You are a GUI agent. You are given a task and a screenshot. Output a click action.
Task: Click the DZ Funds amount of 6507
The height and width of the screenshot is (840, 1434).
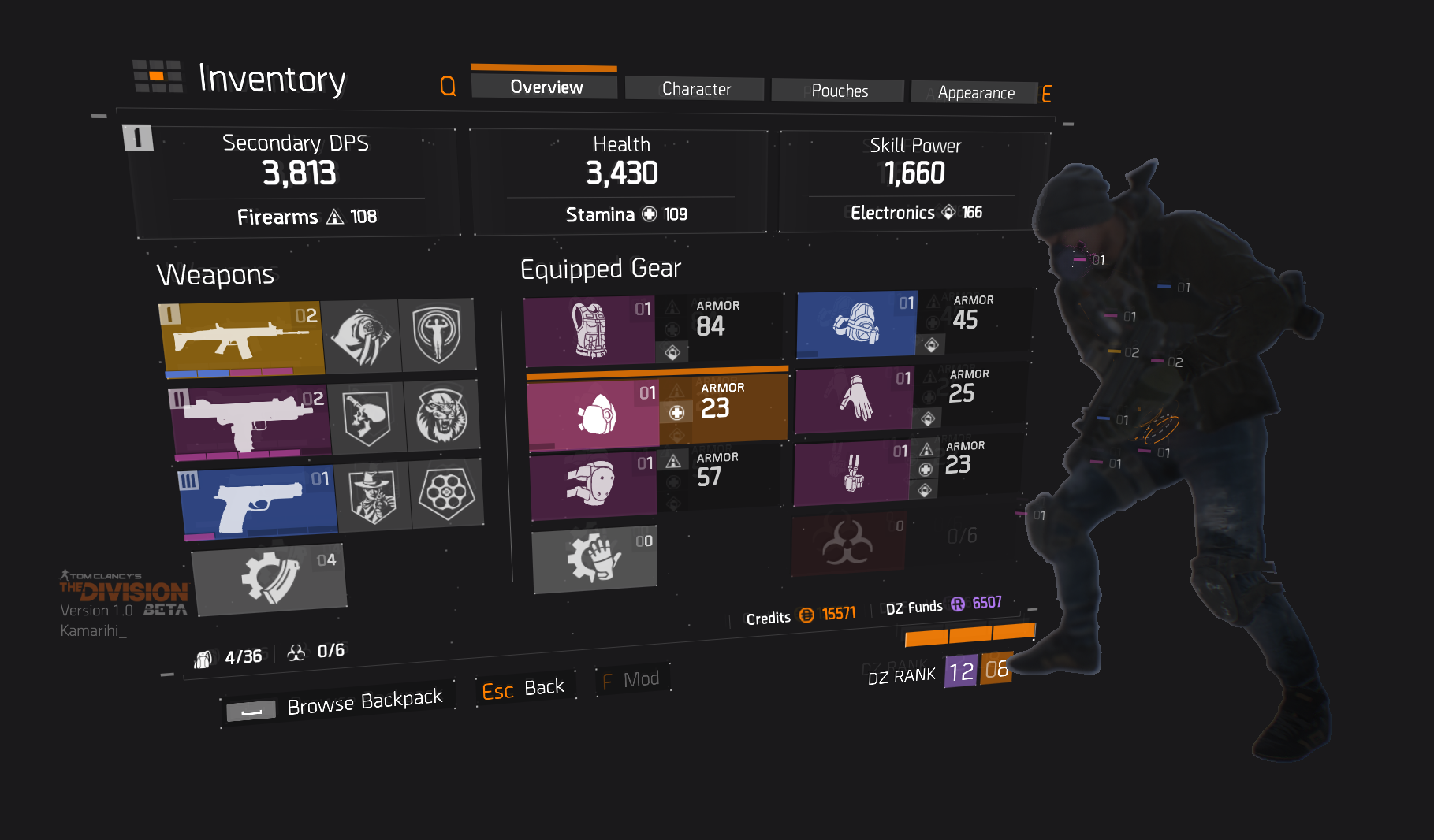coord(985,603)
